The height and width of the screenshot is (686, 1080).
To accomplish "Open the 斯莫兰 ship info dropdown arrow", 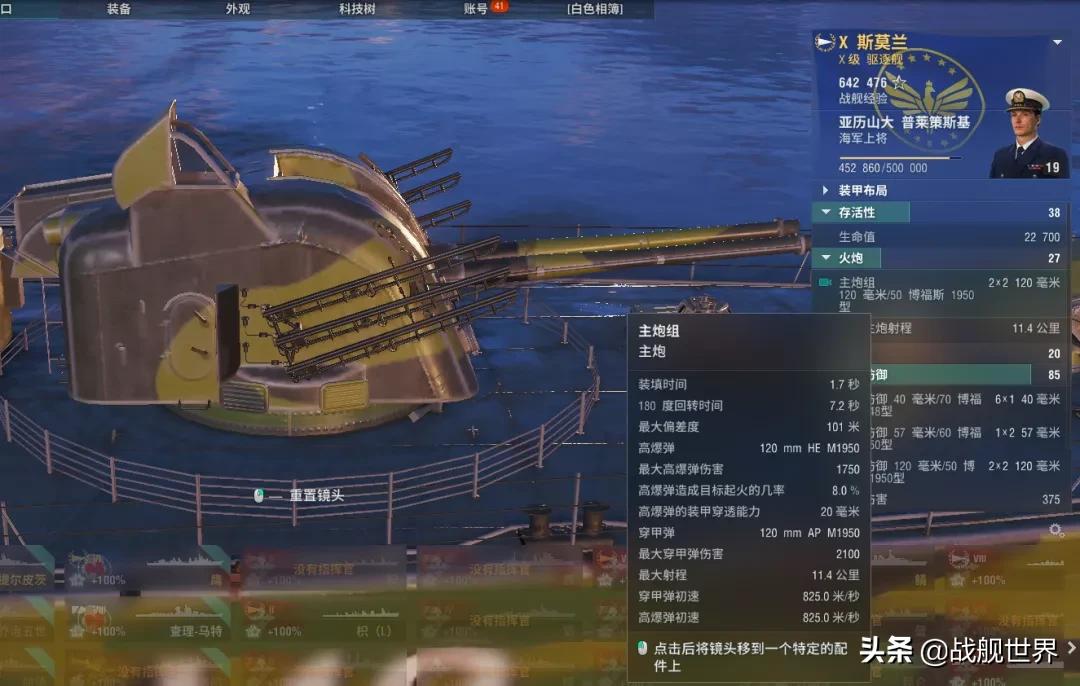I will (1057, 43).
